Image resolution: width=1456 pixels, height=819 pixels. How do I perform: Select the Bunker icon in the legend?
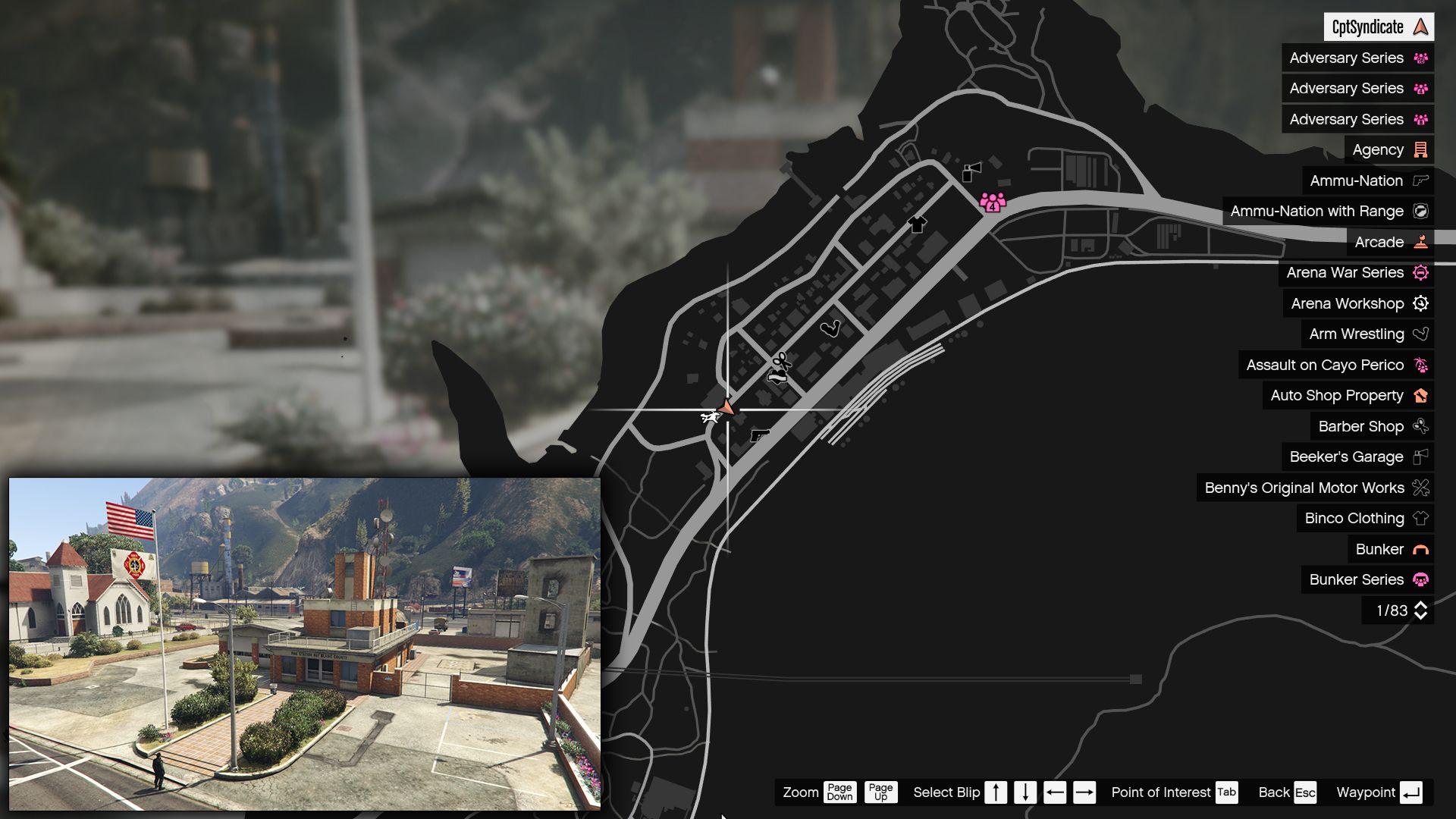pos(1420,549)
